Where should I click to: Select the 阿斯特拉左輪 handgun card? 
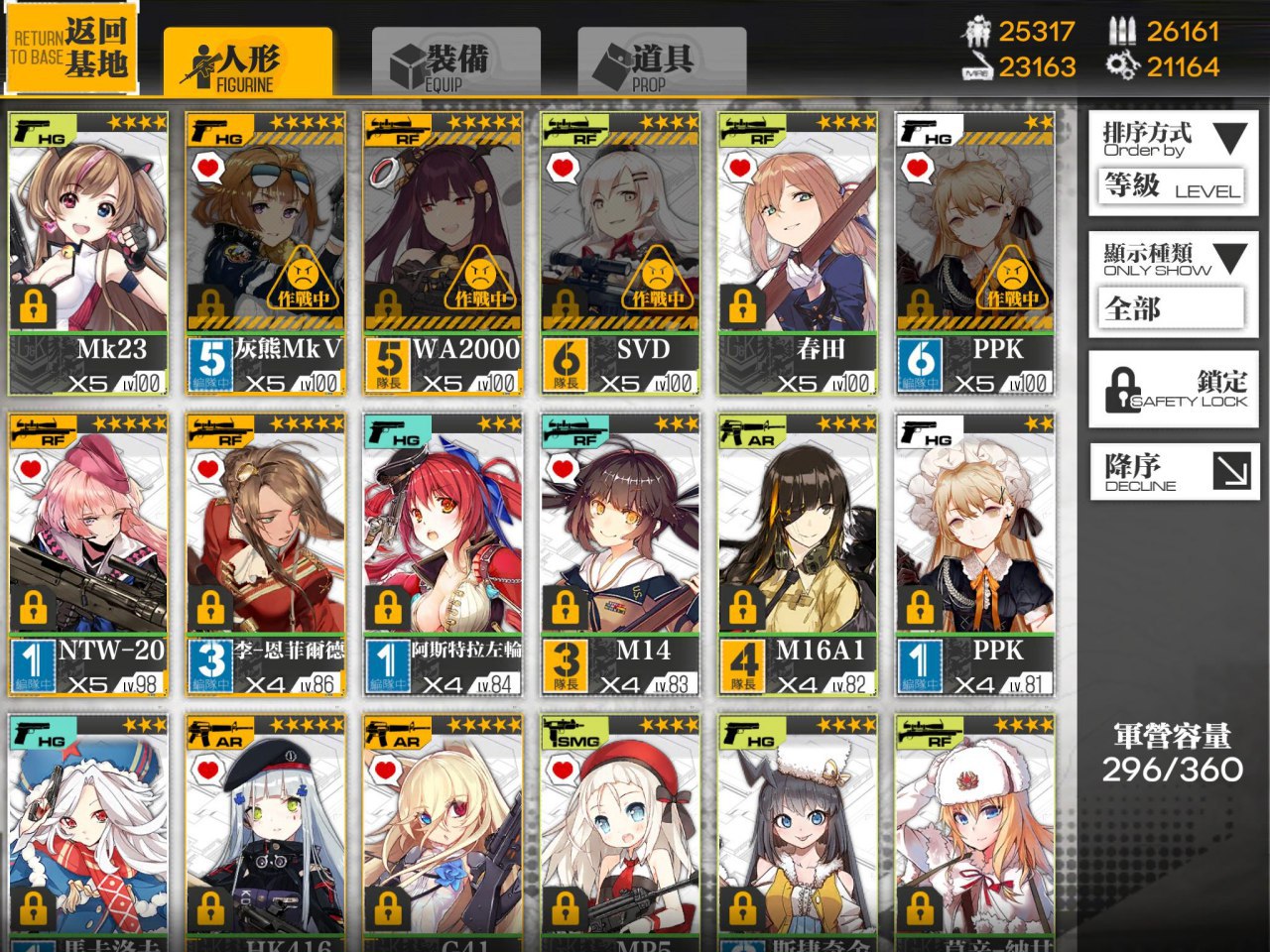(443, 554)
